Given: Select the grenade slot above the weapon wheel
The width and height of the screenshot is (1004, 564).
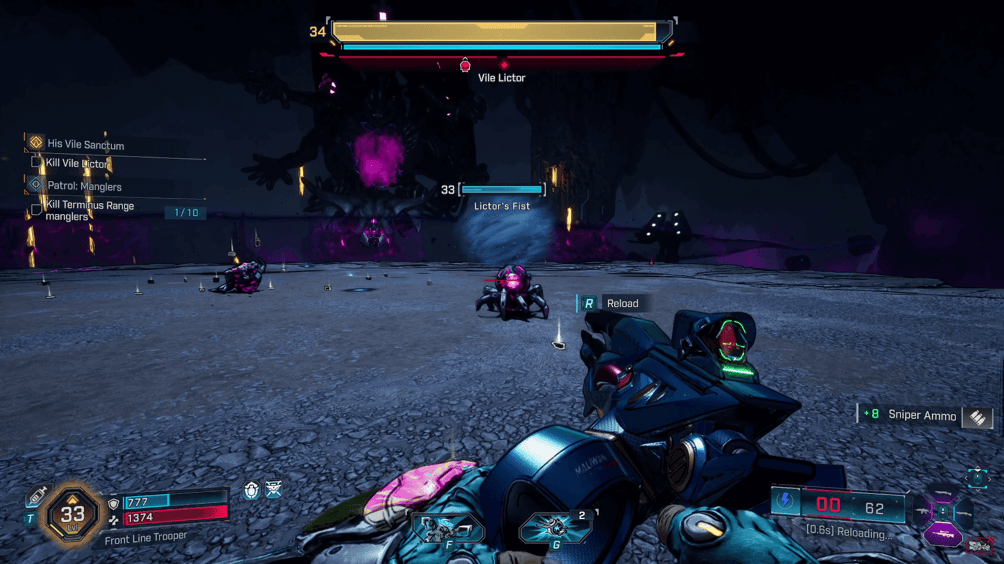Looking at the screenshot, I should pyautogui.click(x=977, y=477).
